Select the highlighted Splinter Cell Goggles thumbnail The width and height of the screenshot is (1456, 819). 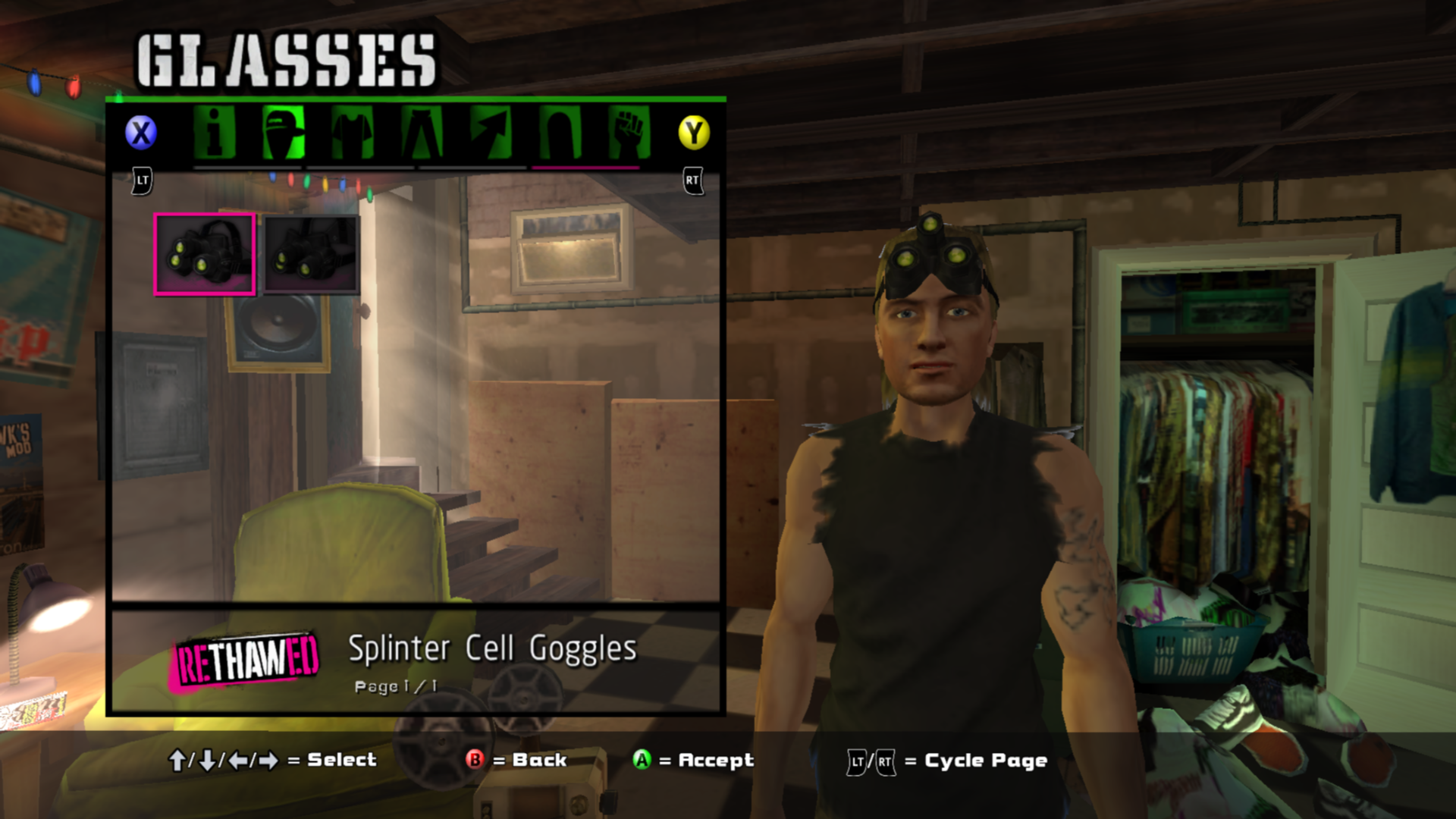(x=205, y=254)
